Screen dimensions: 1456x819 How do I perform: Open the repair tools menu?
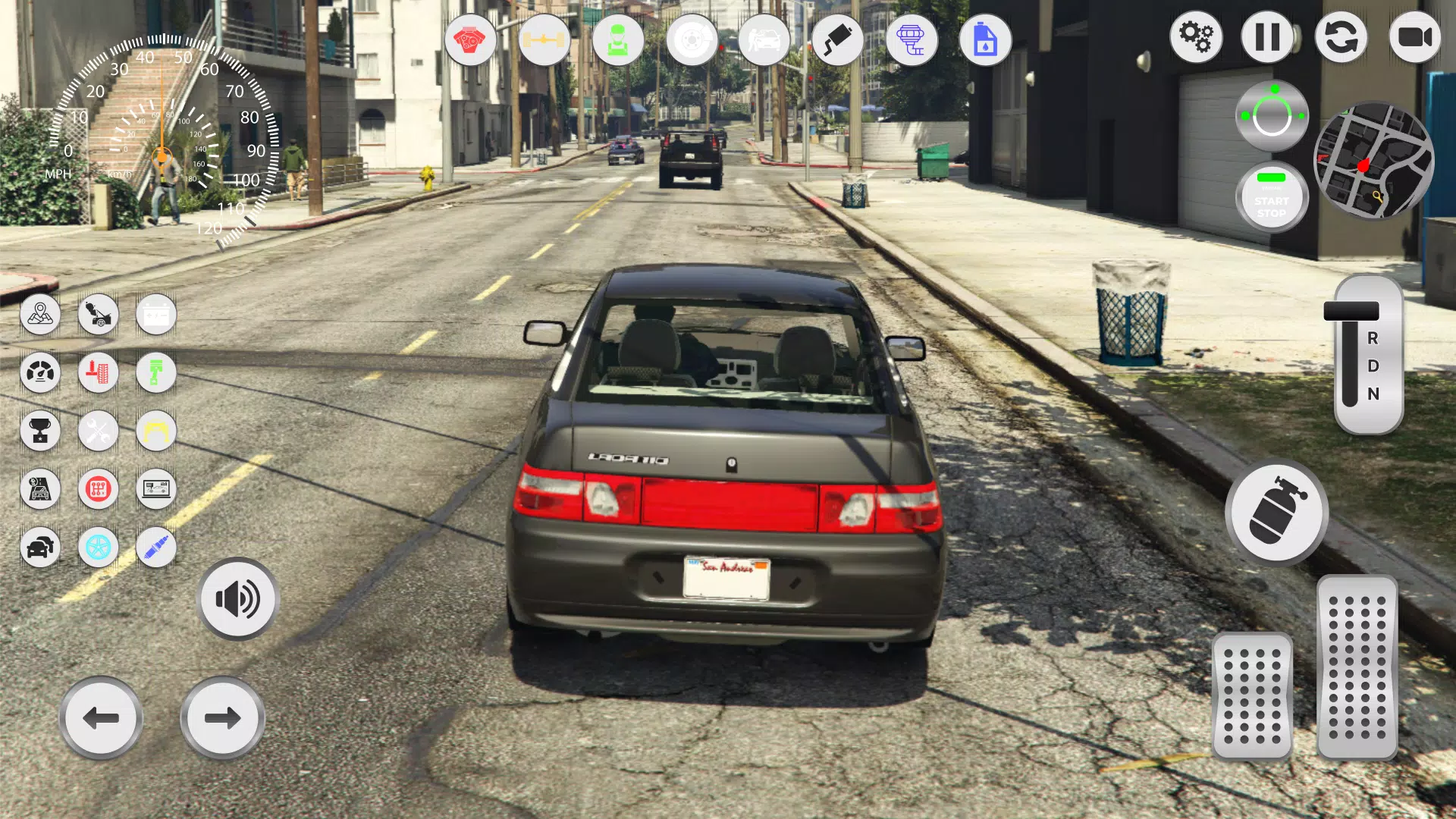98,431
